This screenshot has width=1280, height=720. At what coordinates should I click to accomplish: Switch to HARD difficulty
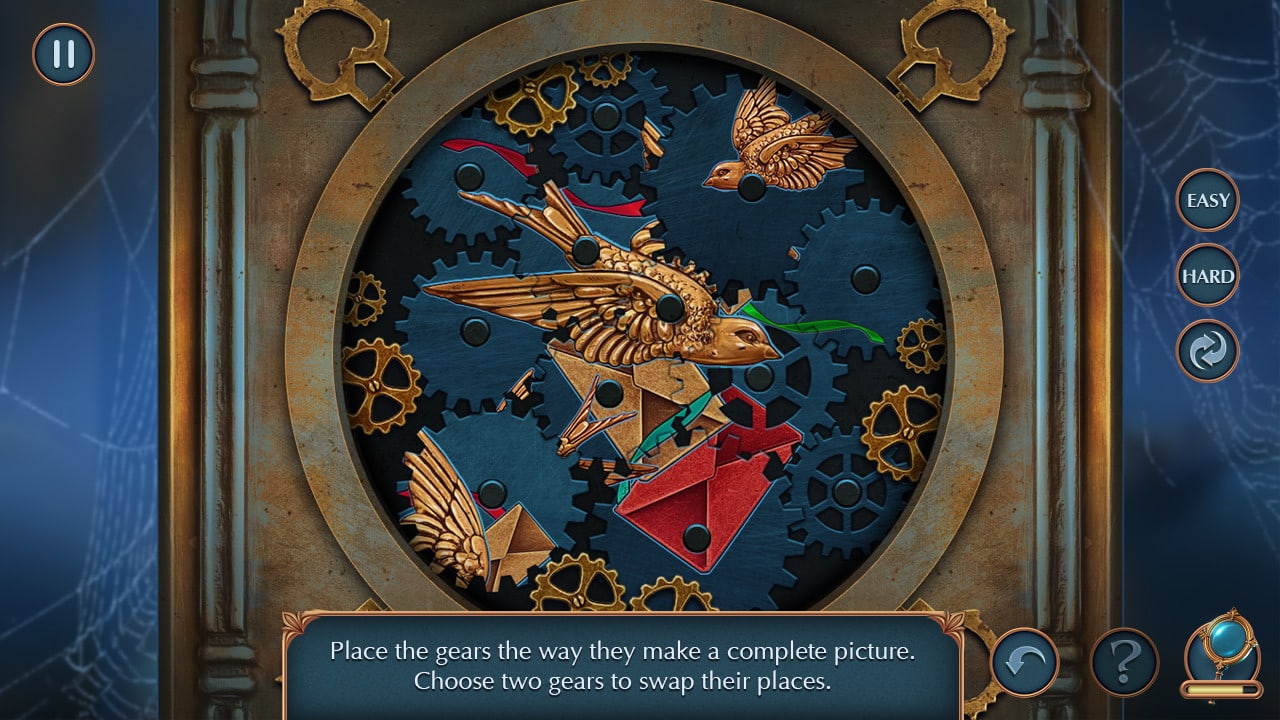(x=1208, y=275)
